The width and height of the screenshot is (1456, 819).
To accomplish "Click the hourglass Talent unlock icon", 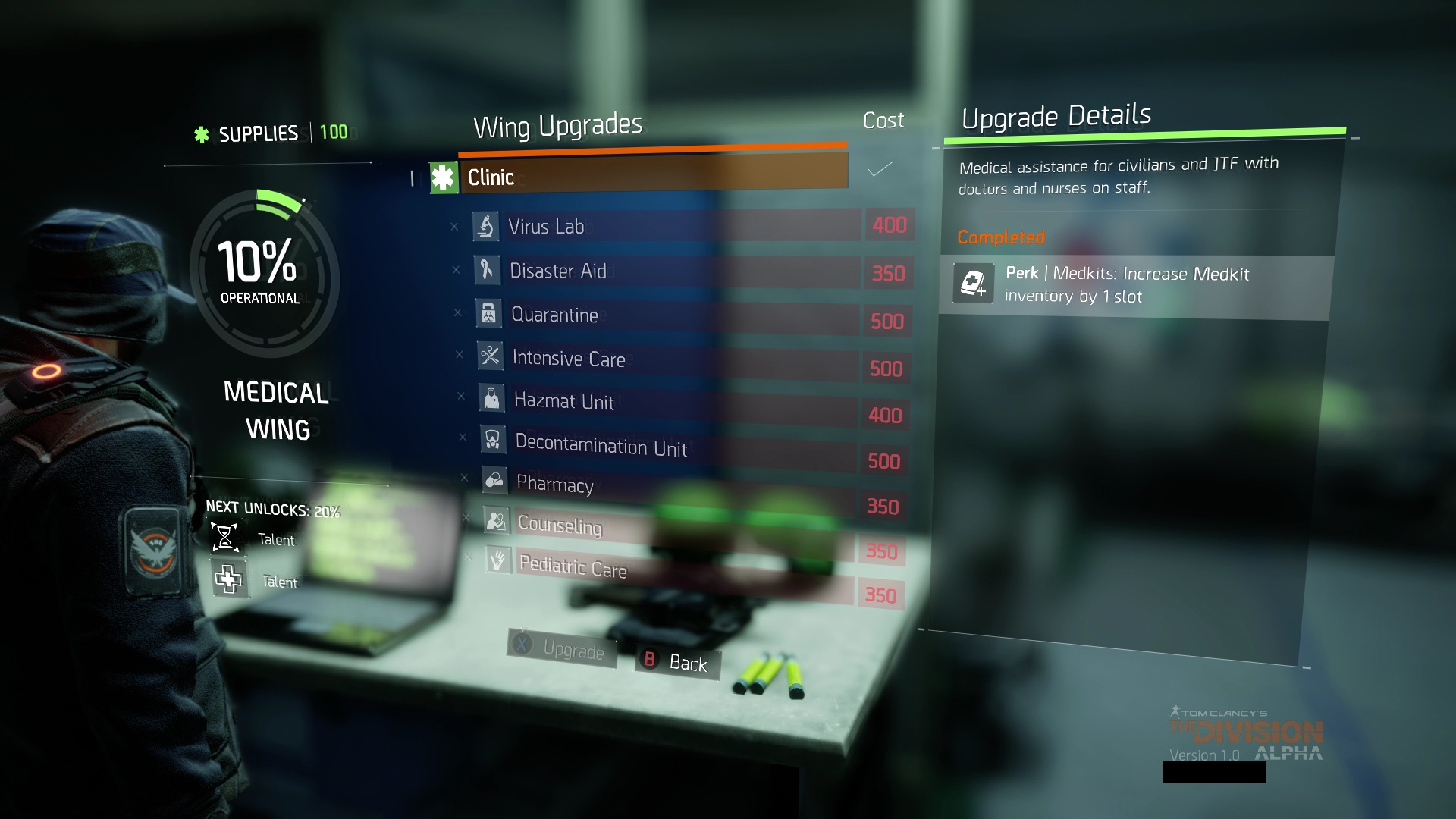I will click(225, 537).
